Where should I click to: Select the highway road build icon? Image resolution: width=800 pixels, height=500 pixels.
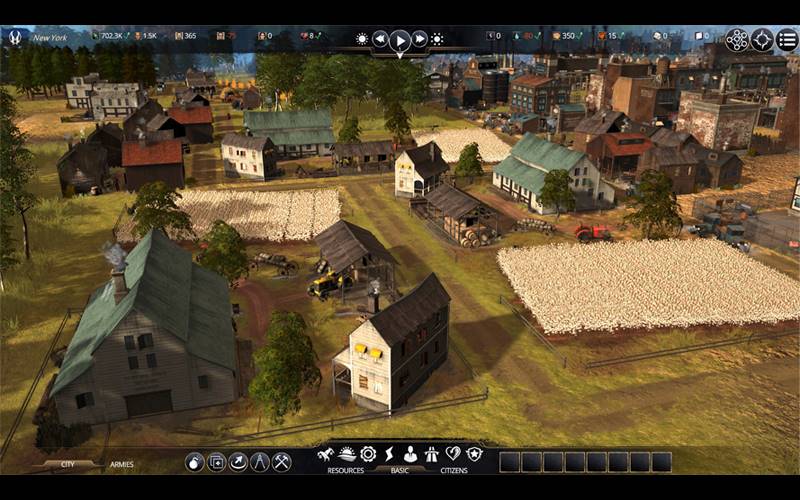tap(432, 454)
